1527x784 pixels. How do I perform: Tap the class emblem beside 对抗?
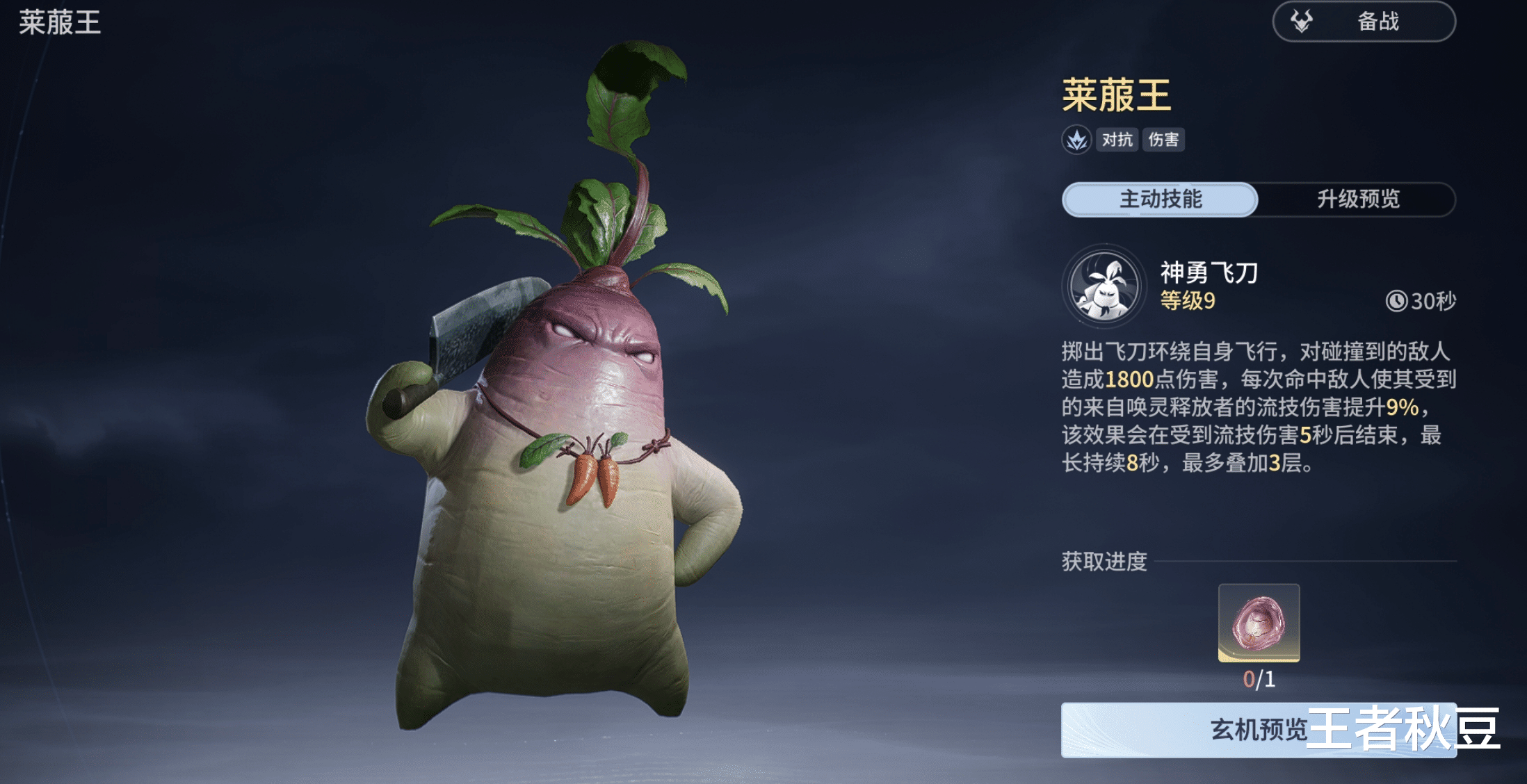coord(1076,140)
